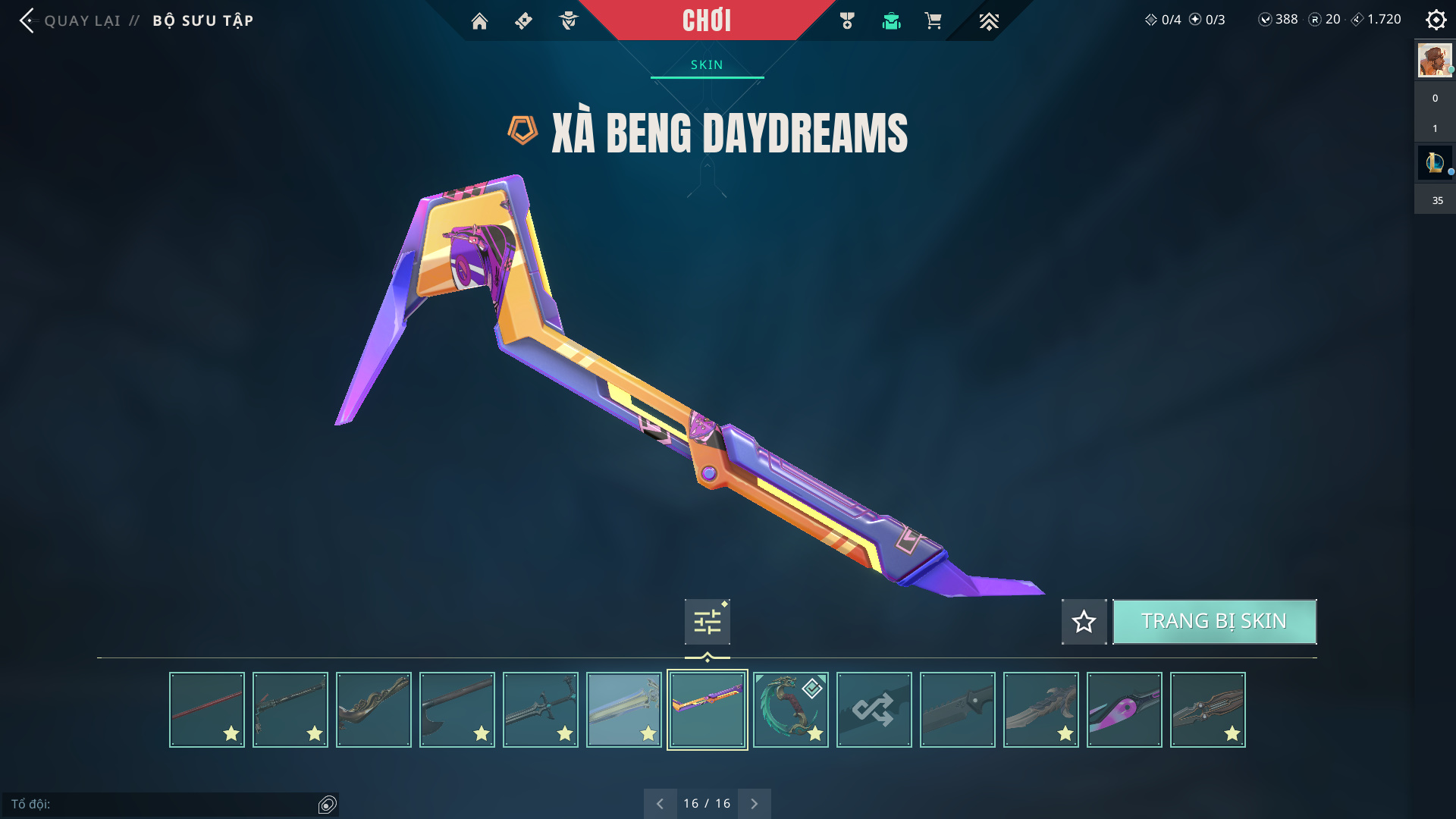Open the battle pass chevrons icon

989,21
